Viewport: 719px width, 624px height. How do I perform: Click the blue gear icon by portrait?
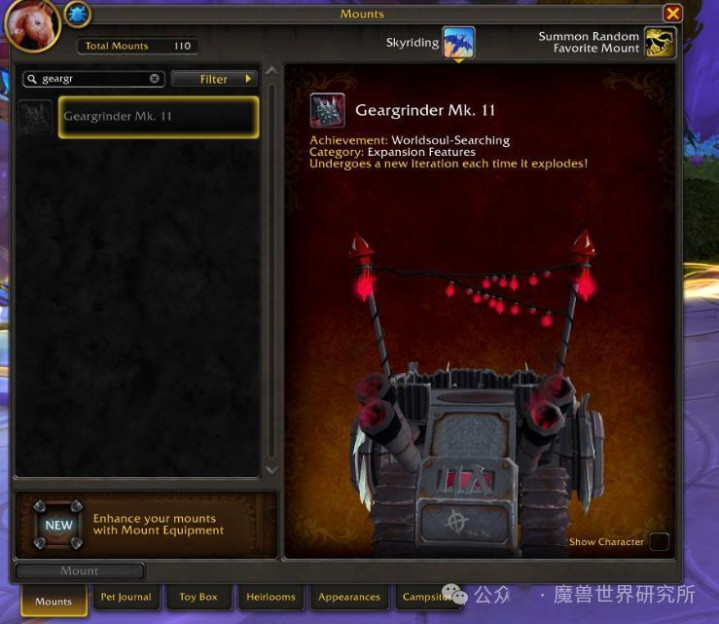(x=77, y=14)
